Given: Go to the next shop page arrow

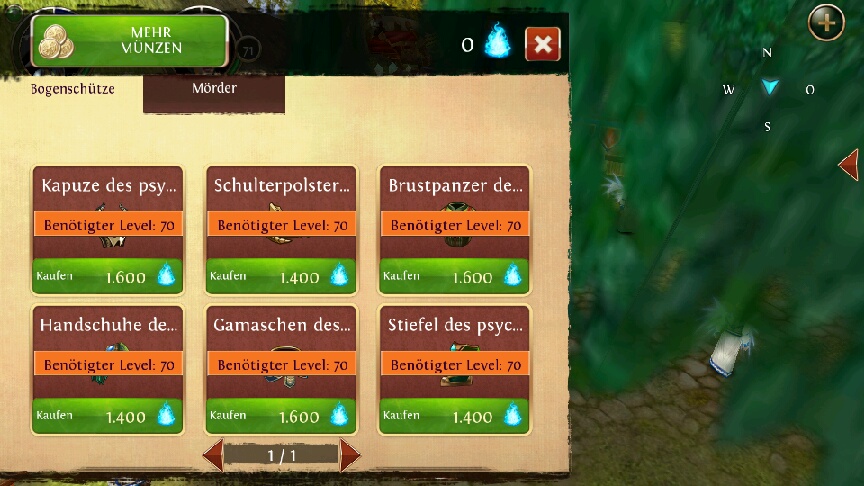Looking at the screenshot, I should [349, 456].
